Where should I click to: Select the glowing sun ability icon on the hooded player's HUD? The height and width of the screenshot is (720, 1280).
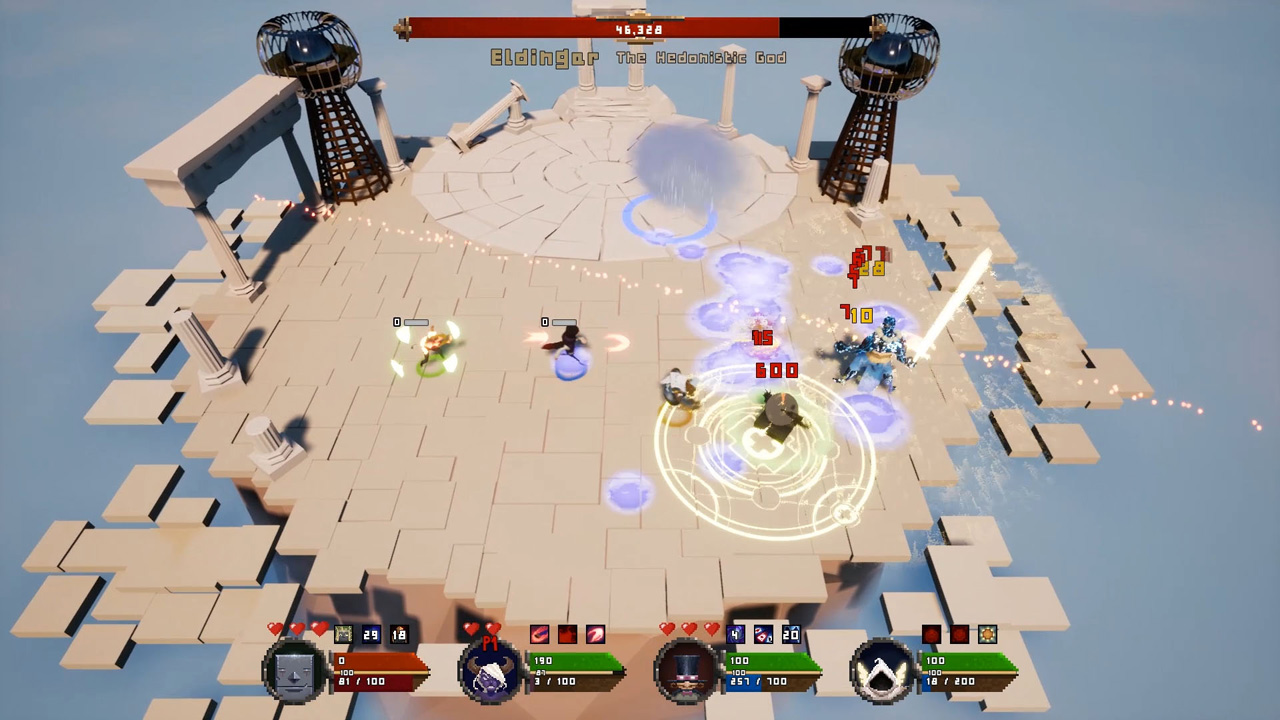coord(988,633)
